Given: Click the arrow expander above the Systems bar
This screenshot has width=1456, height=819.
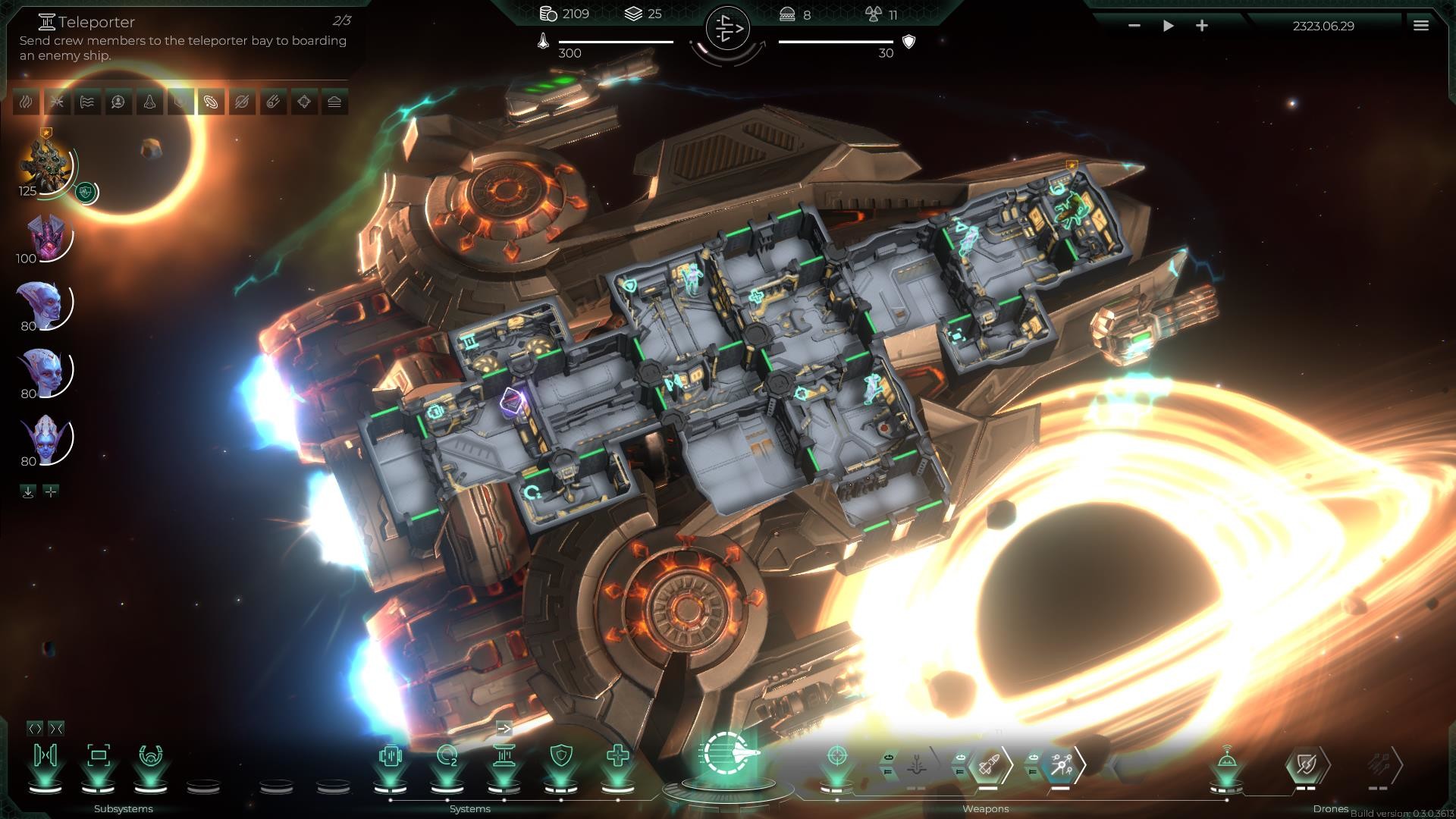Looking at the screenshot, I should click(x=504, y=729).
